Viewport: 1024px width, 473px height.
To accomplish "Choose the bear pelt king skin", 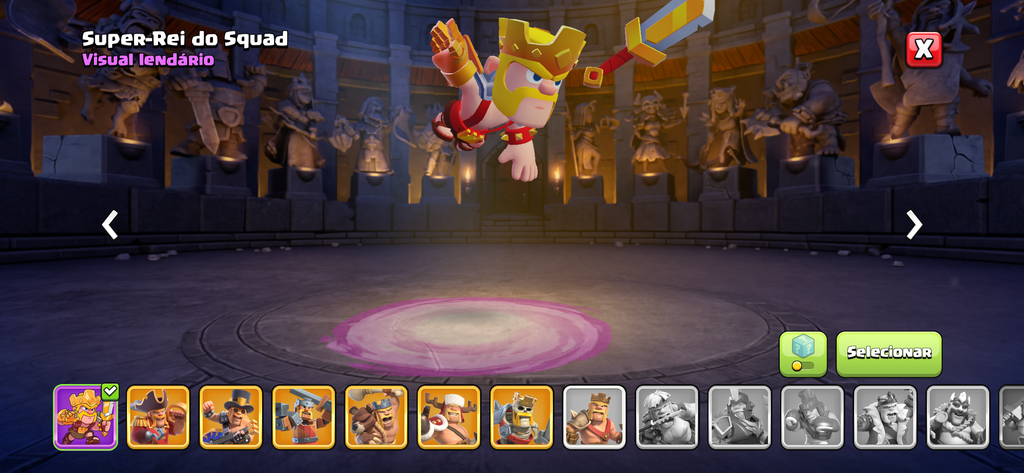I will 376,417.
